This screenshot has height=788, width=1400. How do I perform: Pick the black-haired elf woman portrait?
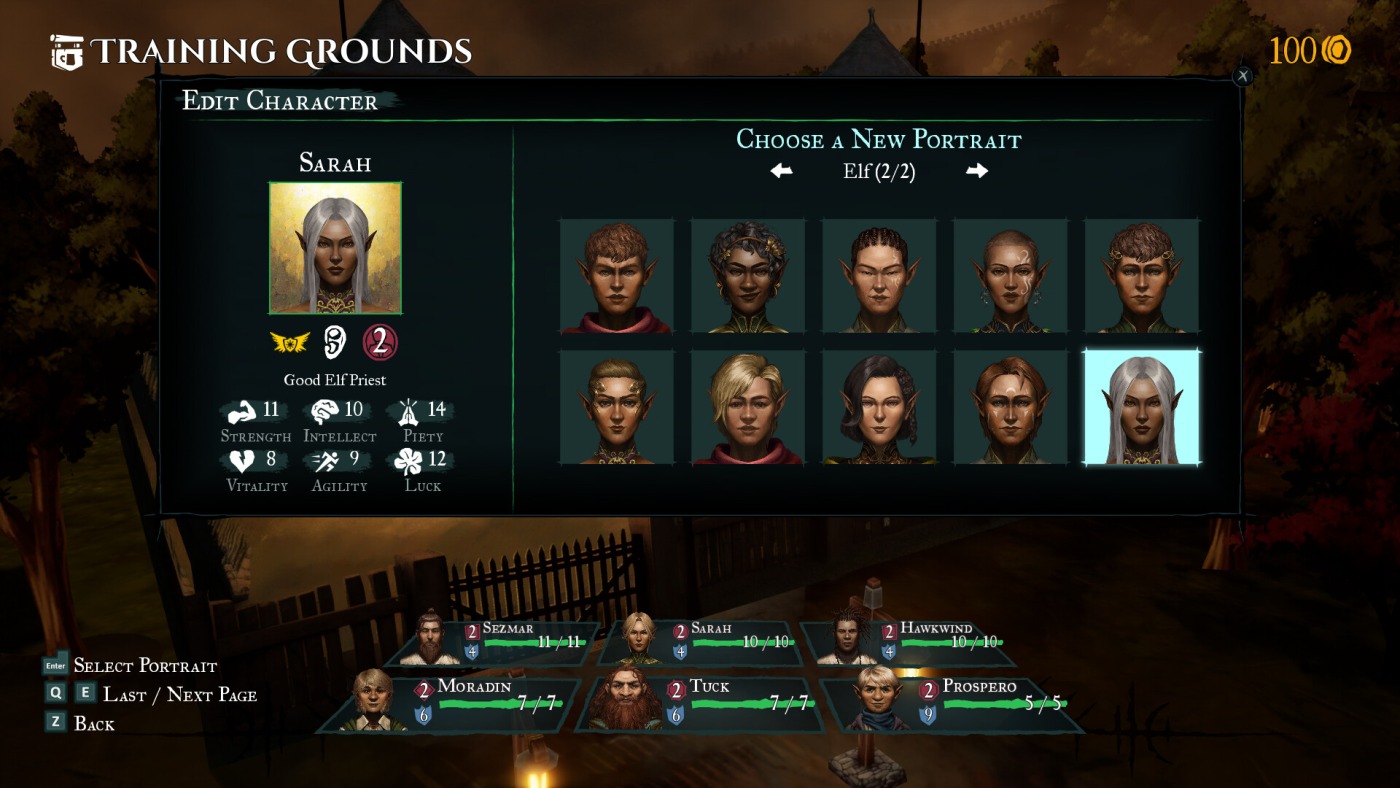pyautogui.click(x=879, y=407)
